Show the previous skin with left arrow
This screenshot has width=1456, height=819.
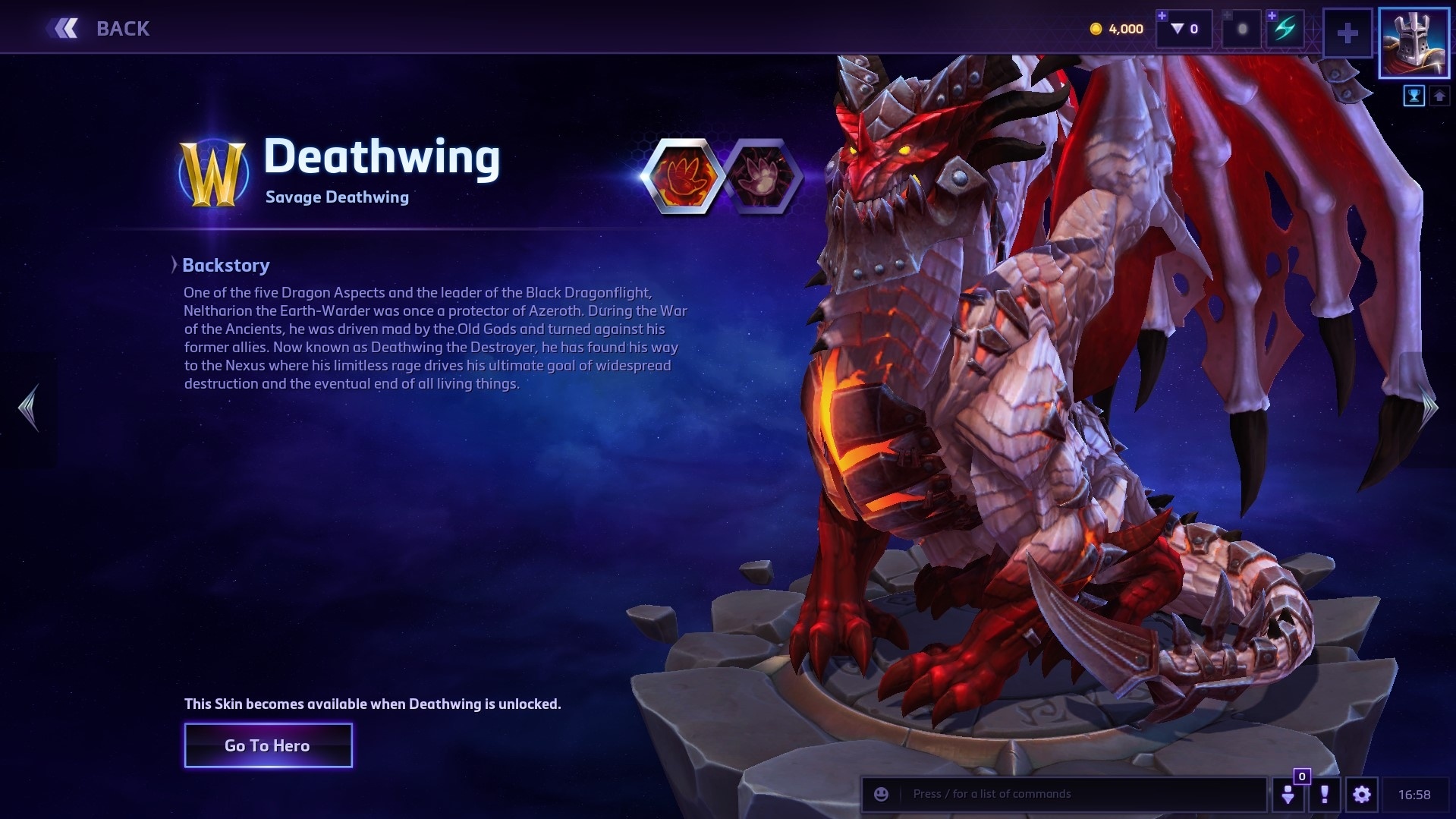pos(28,408)
